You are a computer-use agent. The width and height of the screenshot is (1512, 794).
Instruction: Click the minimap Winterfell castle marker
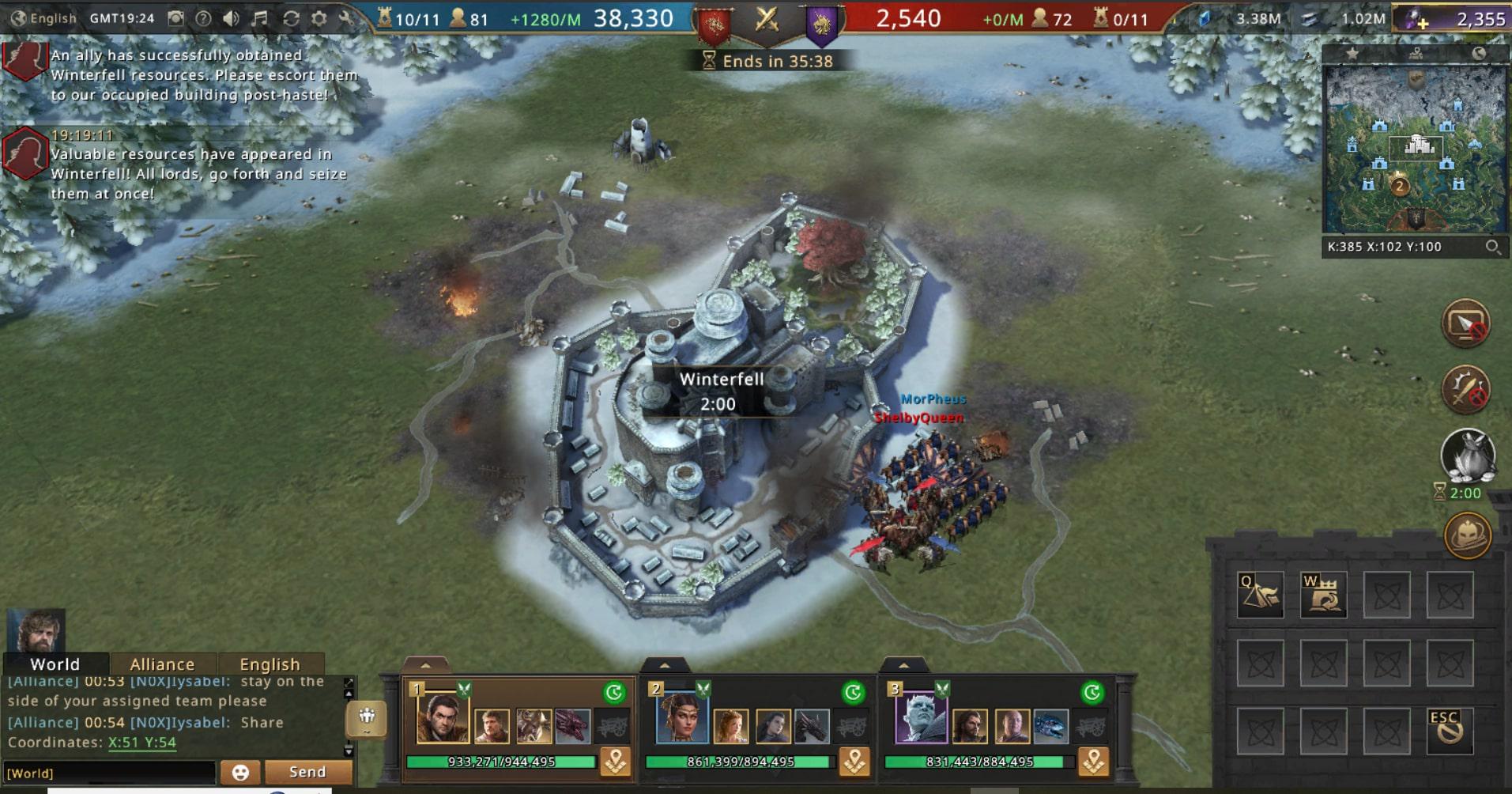coord(1418,146)
